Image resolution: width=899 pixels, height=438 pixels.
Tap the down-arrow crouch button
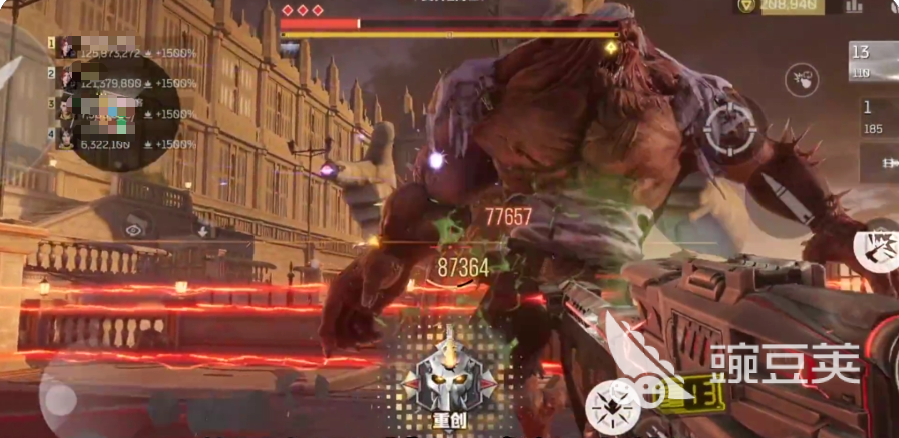point(203,230)
